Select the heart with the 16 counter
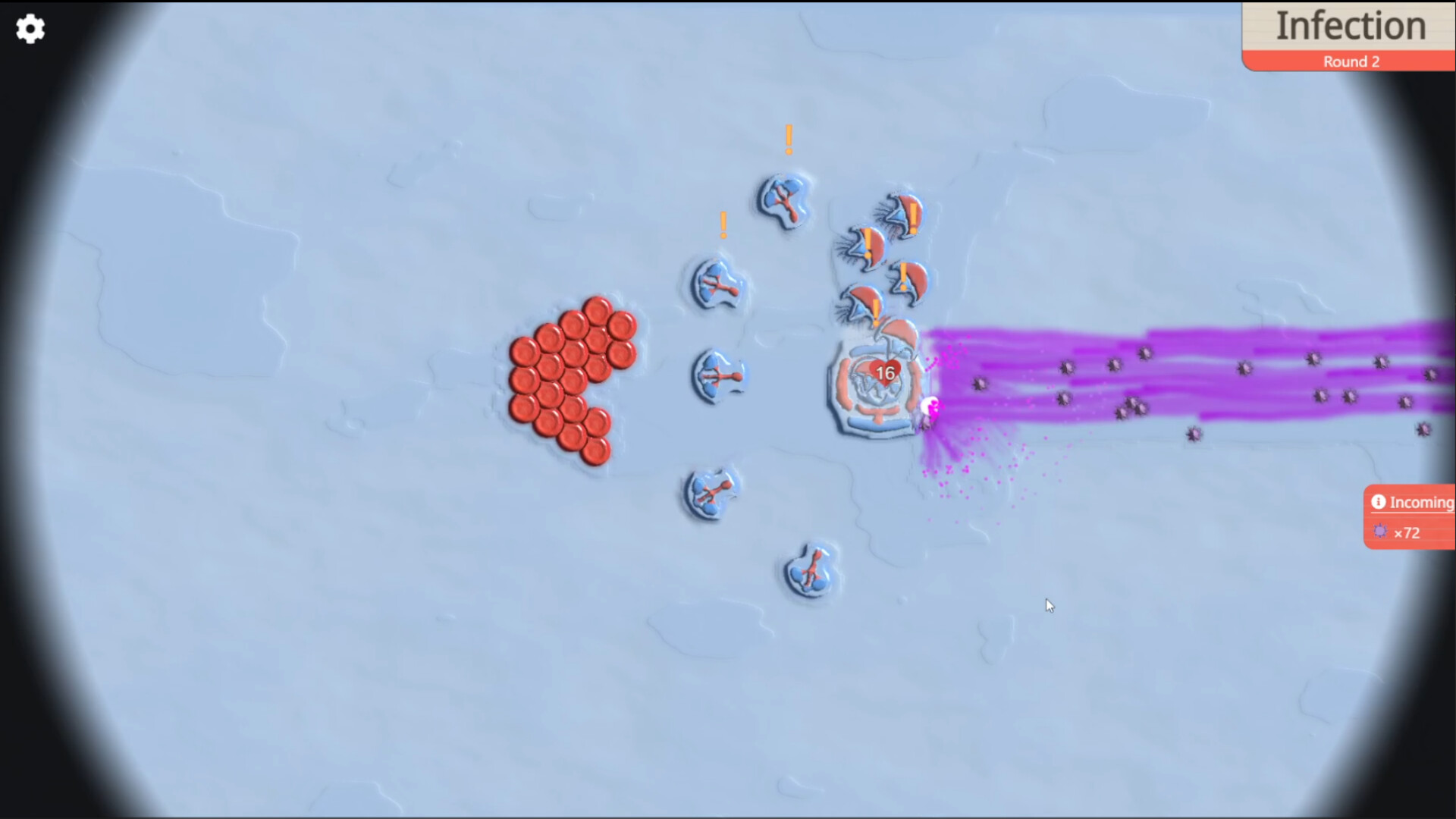Viewport: 1456px width, 819px height. [x=884, y=372]
